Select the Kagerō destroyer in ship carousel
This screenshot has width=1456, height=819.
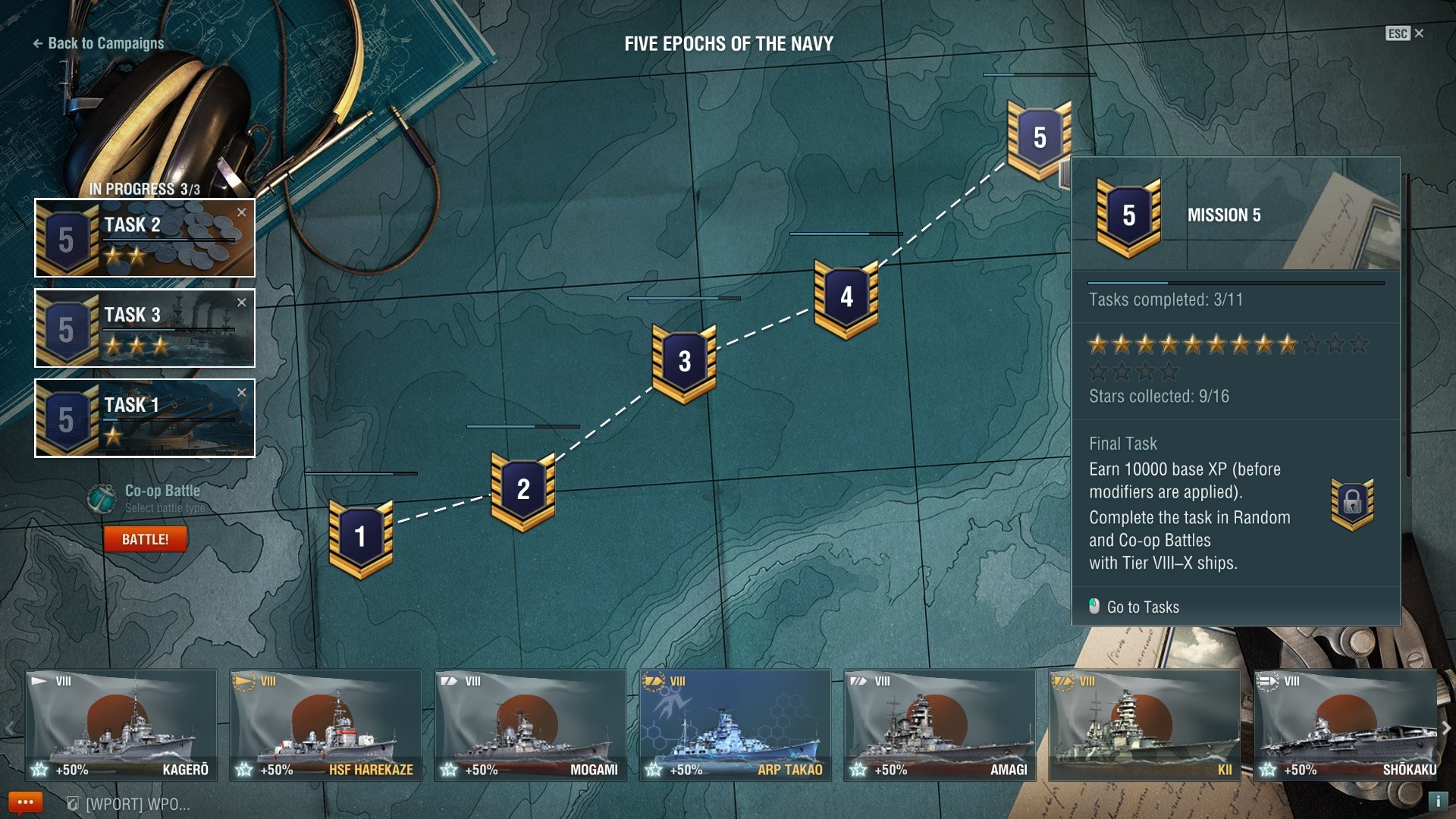point(121,725)
